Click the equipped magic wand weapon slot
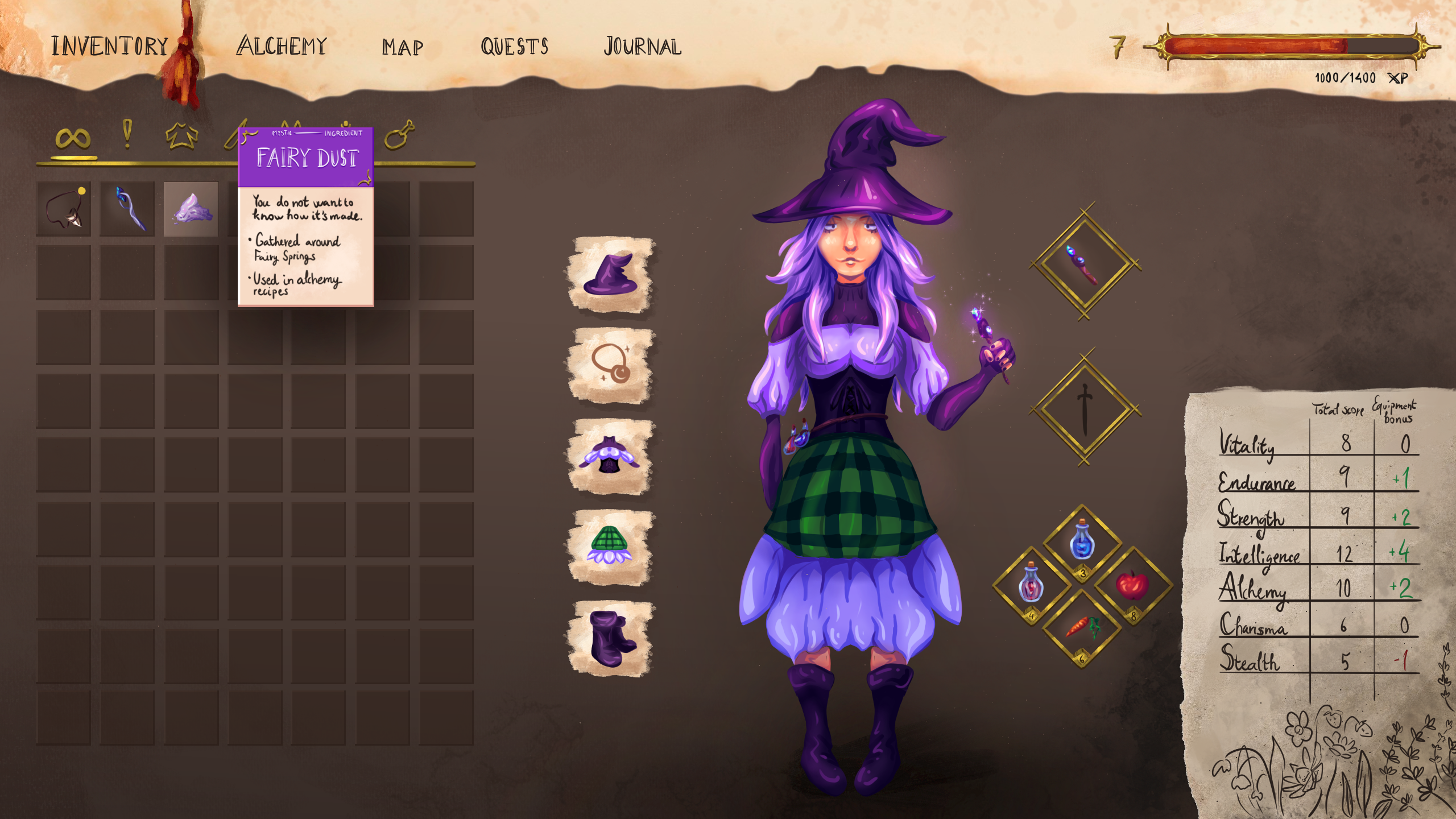The height and width of the screenshot is (819, 1456). click(1085, 263)
